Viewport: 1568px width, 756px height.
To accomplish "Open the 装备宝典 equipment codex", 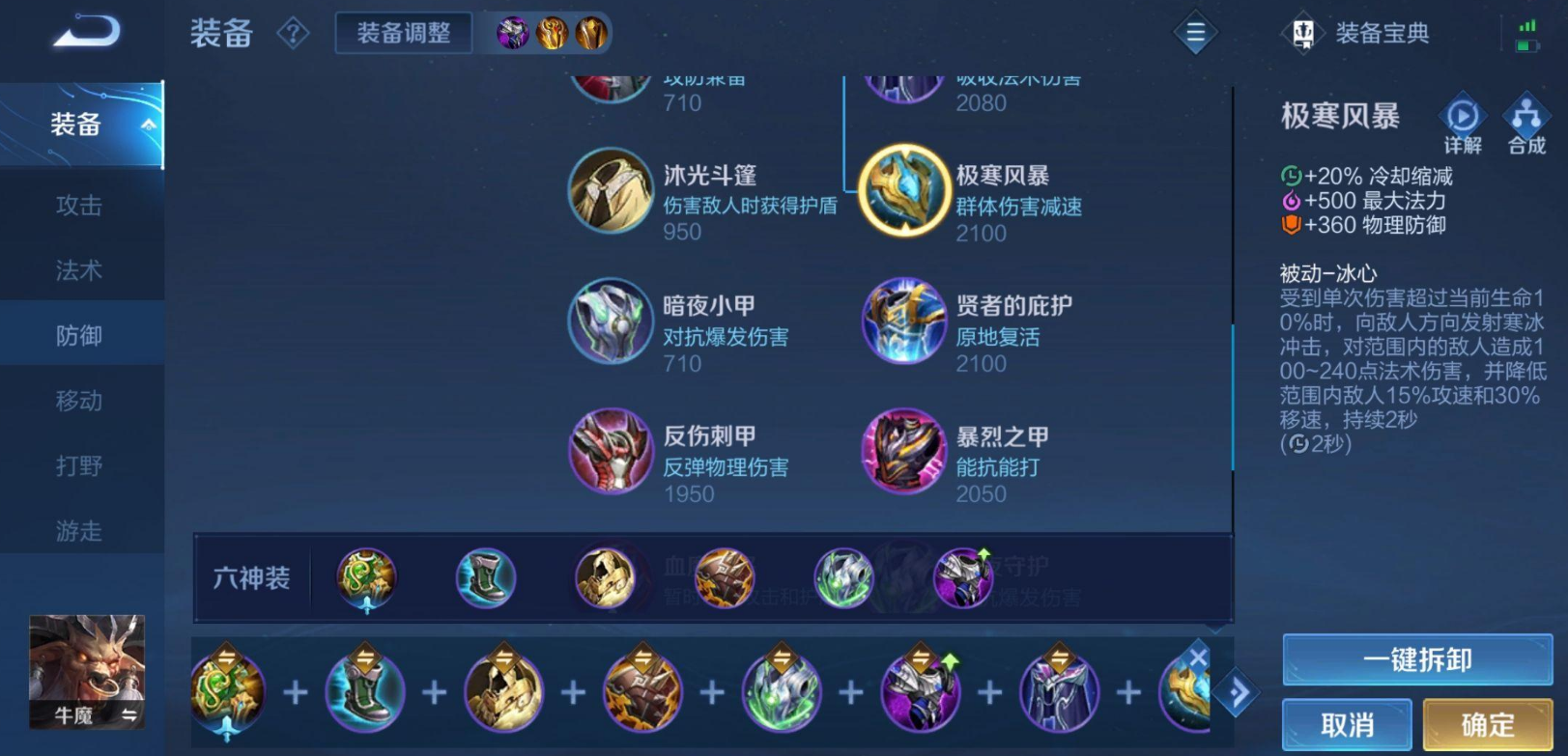I will coord(1356,32).
